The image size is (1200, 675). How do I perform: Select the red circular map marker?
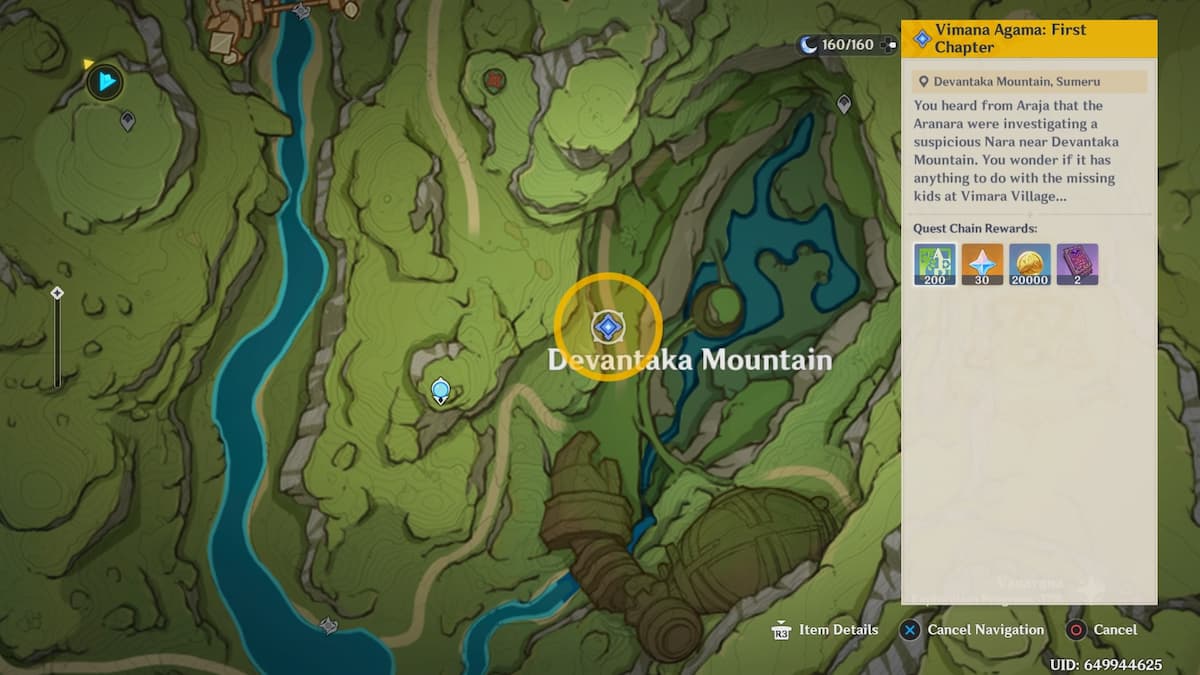[494, 79]
